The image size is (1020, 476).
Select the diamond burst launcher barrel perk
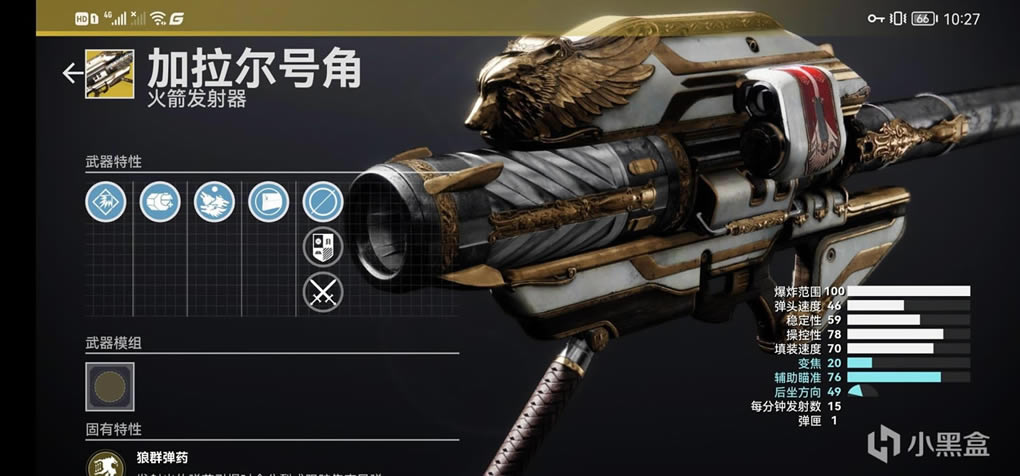105,203
